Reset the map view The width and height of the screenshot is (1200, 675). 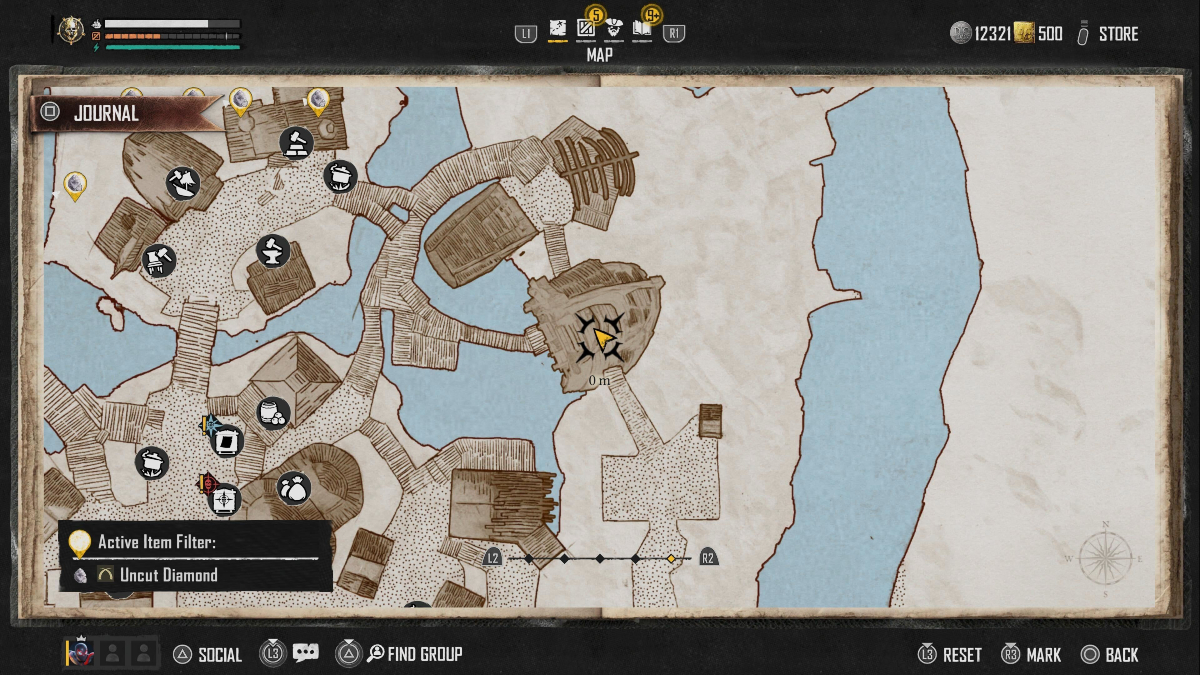pos(961,655)
